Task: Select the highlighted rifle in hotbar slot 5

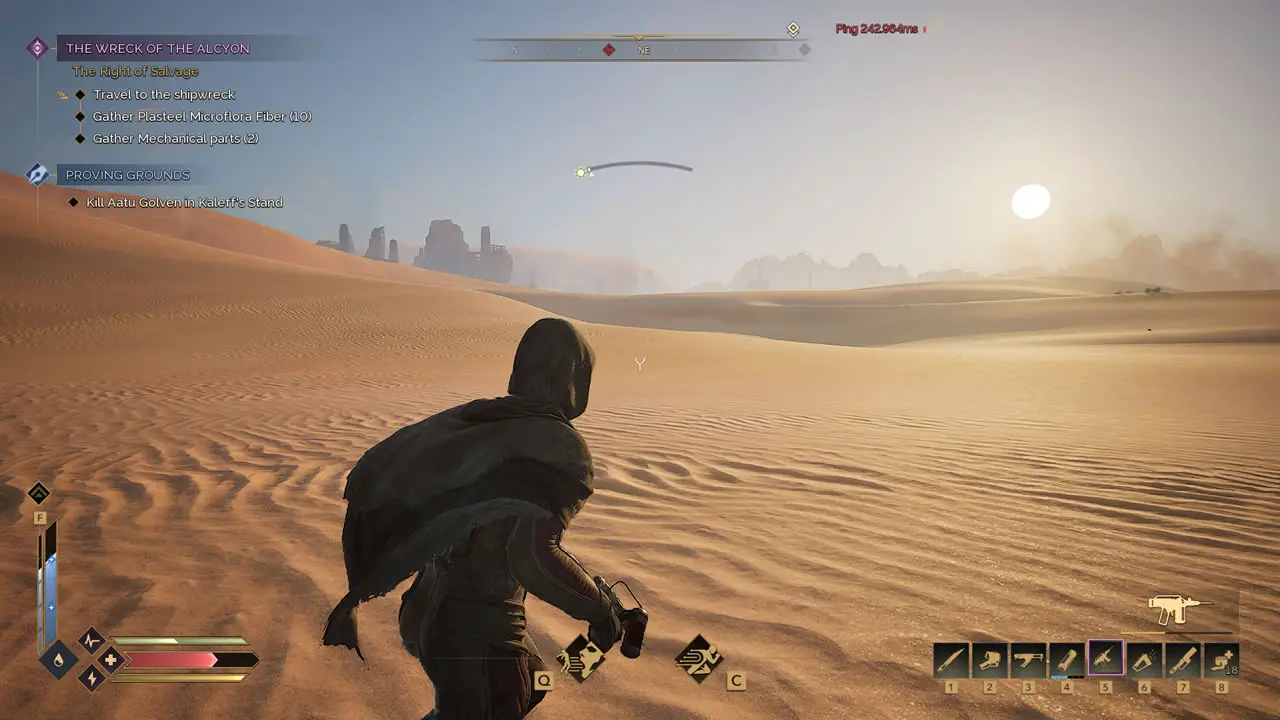Action: coord(1106,659)
